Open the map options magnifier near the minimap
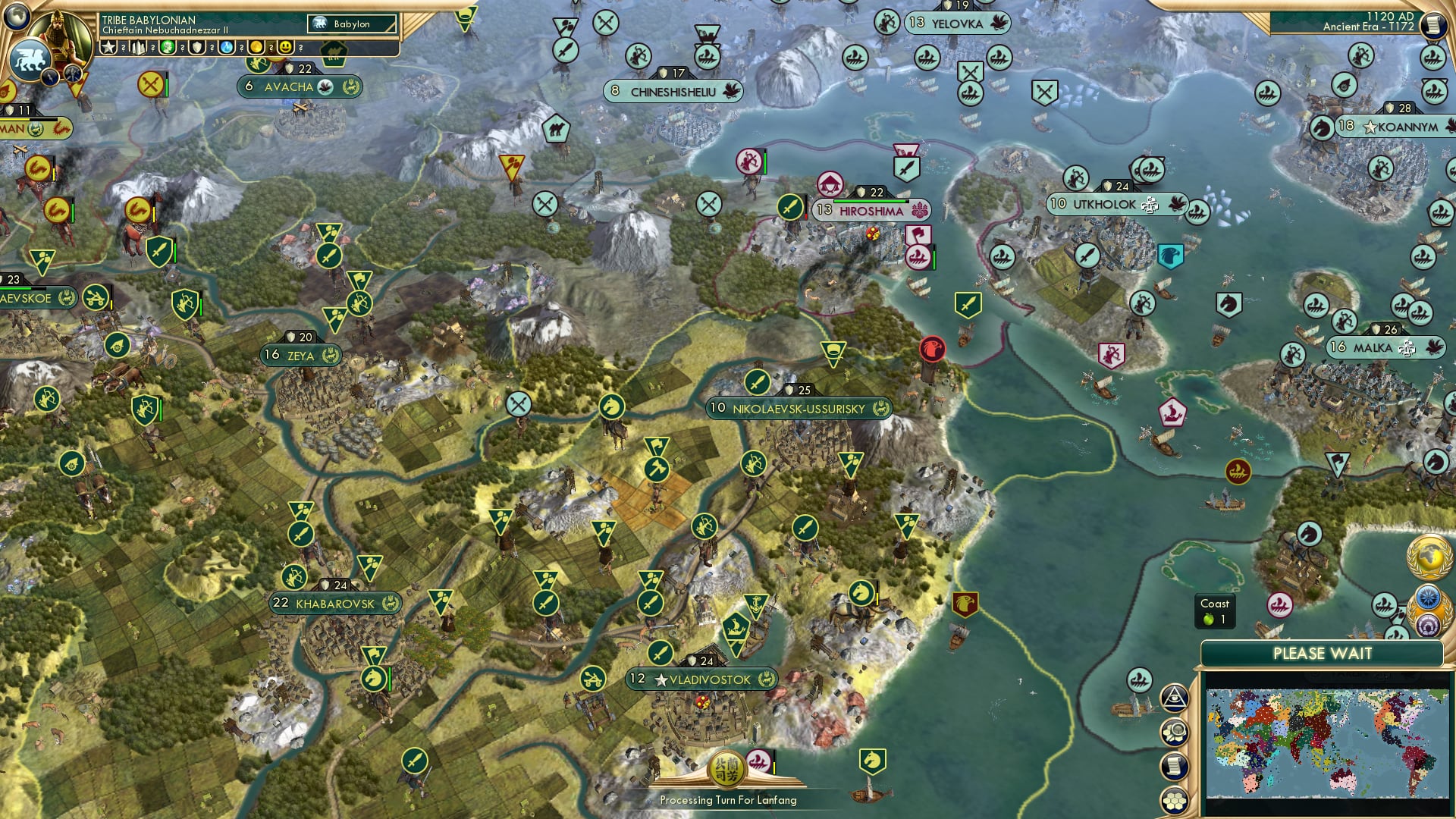This screenshot has height=819, width=1456. pyautogui.click(x=1175, y=732)
